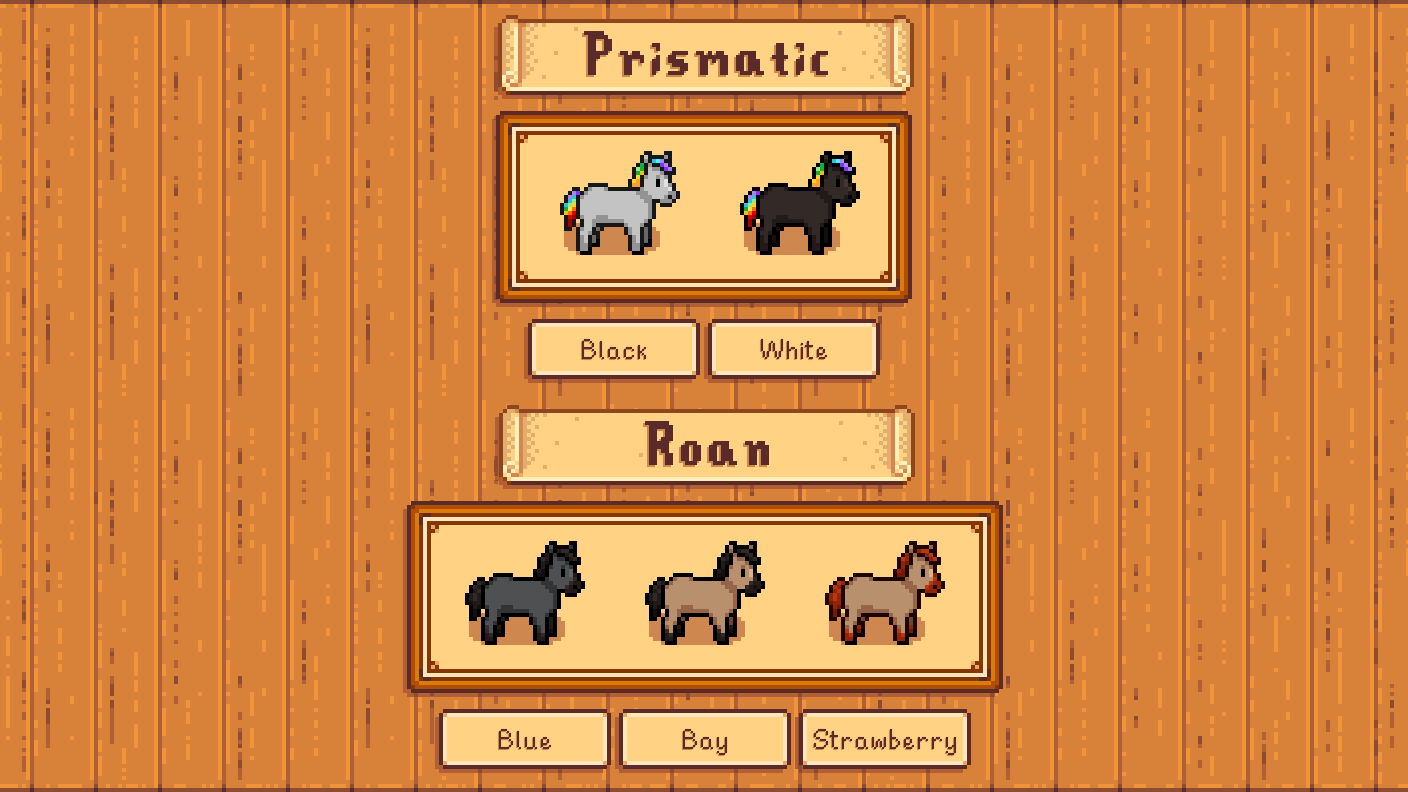Click the middle horse in the Roan frame
1408x792 pixels.
tap(703, 595)
